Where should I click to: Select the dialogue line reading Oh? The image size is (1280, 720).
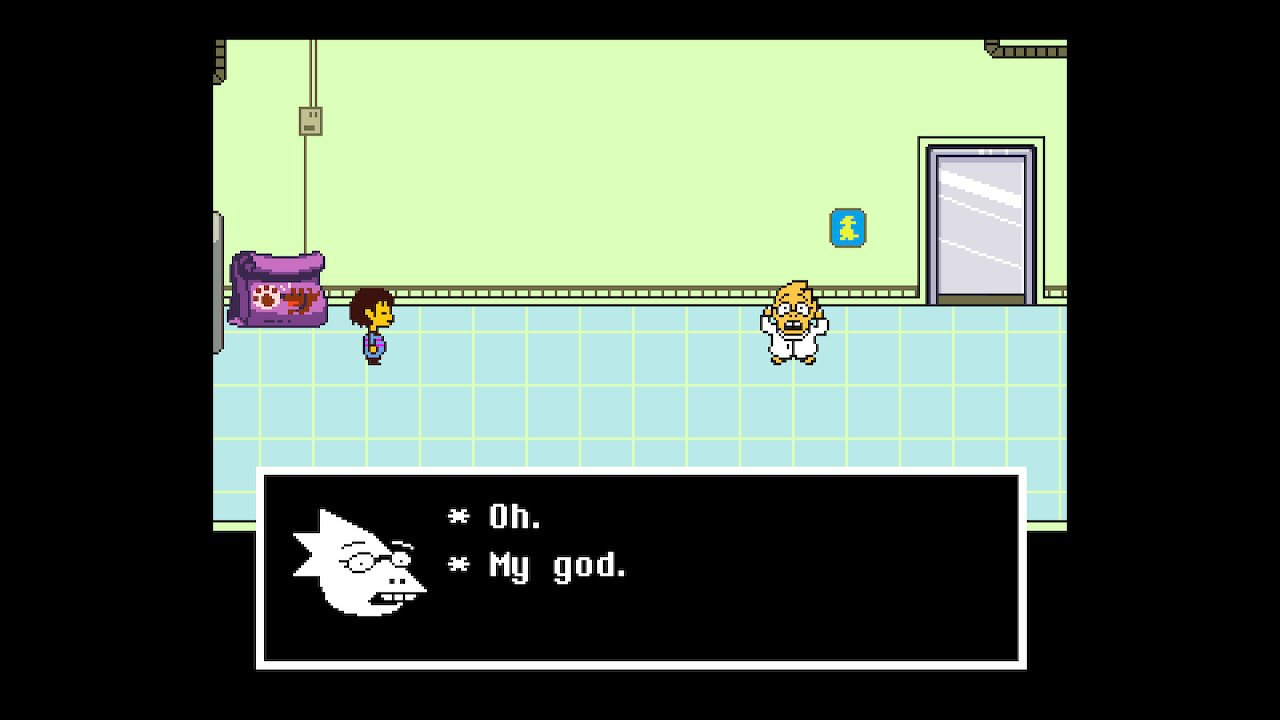(510, 516)
